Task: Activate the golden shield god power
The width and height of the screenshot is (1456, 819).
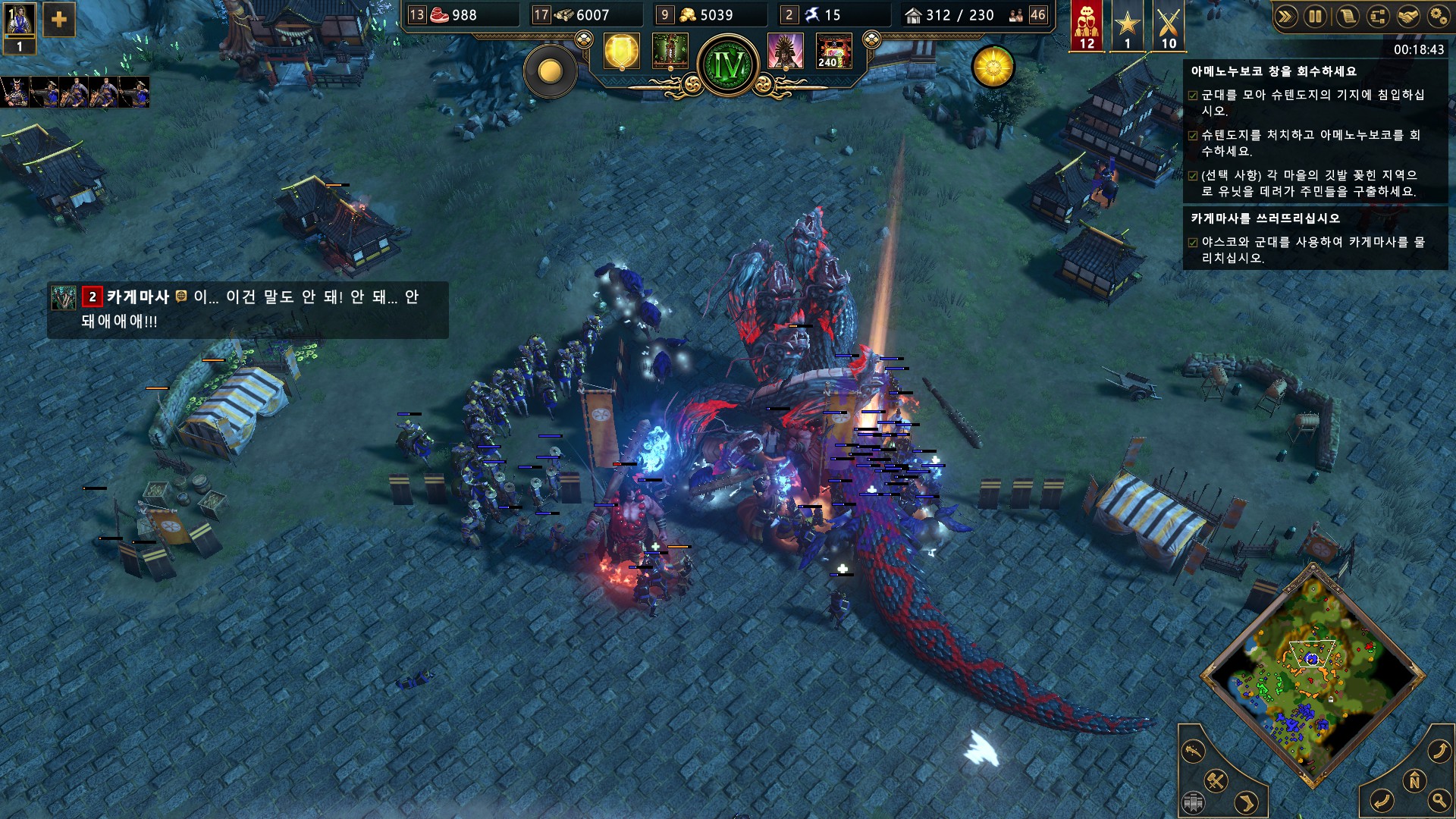Action: click(x=621, y=52)
